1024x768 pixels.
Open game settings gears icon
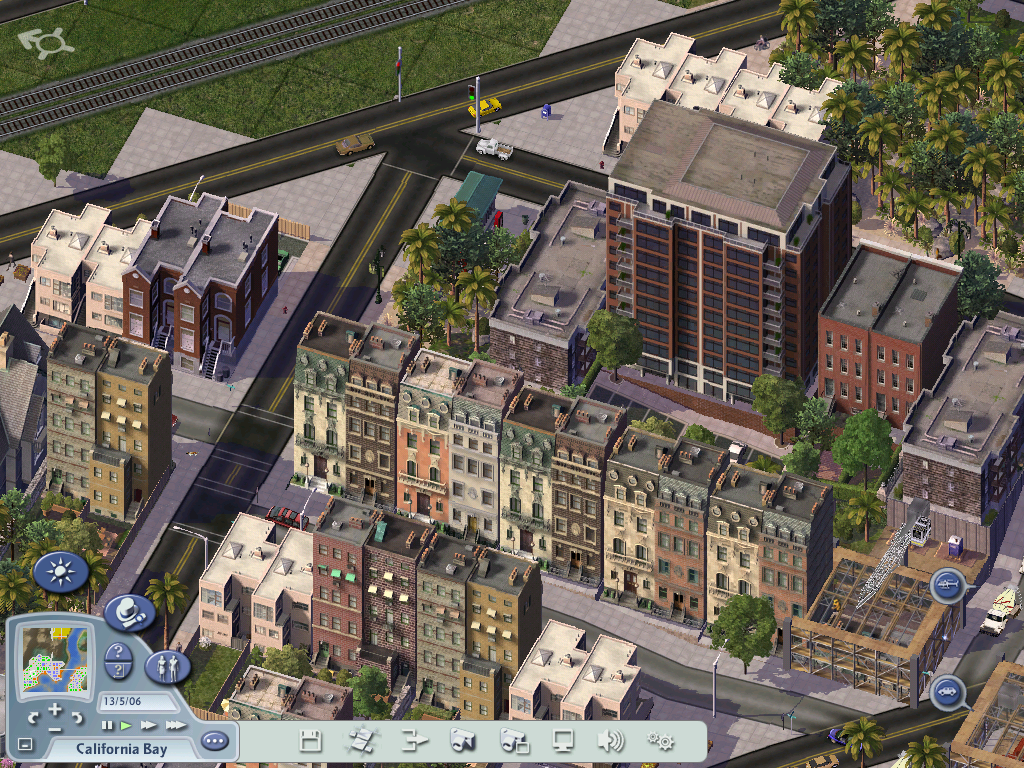(659, 741)
